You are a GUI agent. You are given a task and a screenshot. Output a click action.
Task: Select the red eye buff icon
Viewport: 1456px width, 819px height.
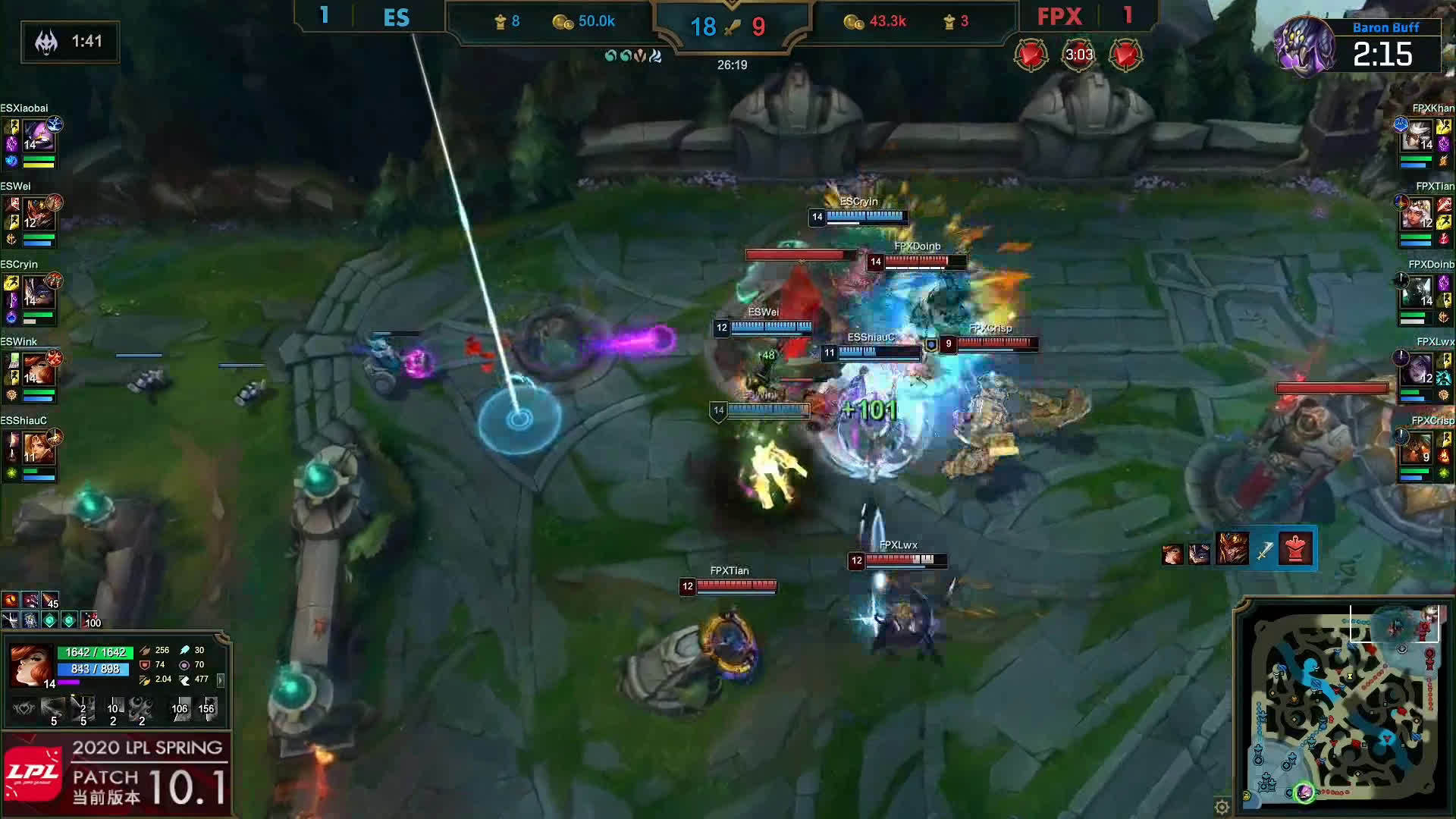click(x=11, y=601)
